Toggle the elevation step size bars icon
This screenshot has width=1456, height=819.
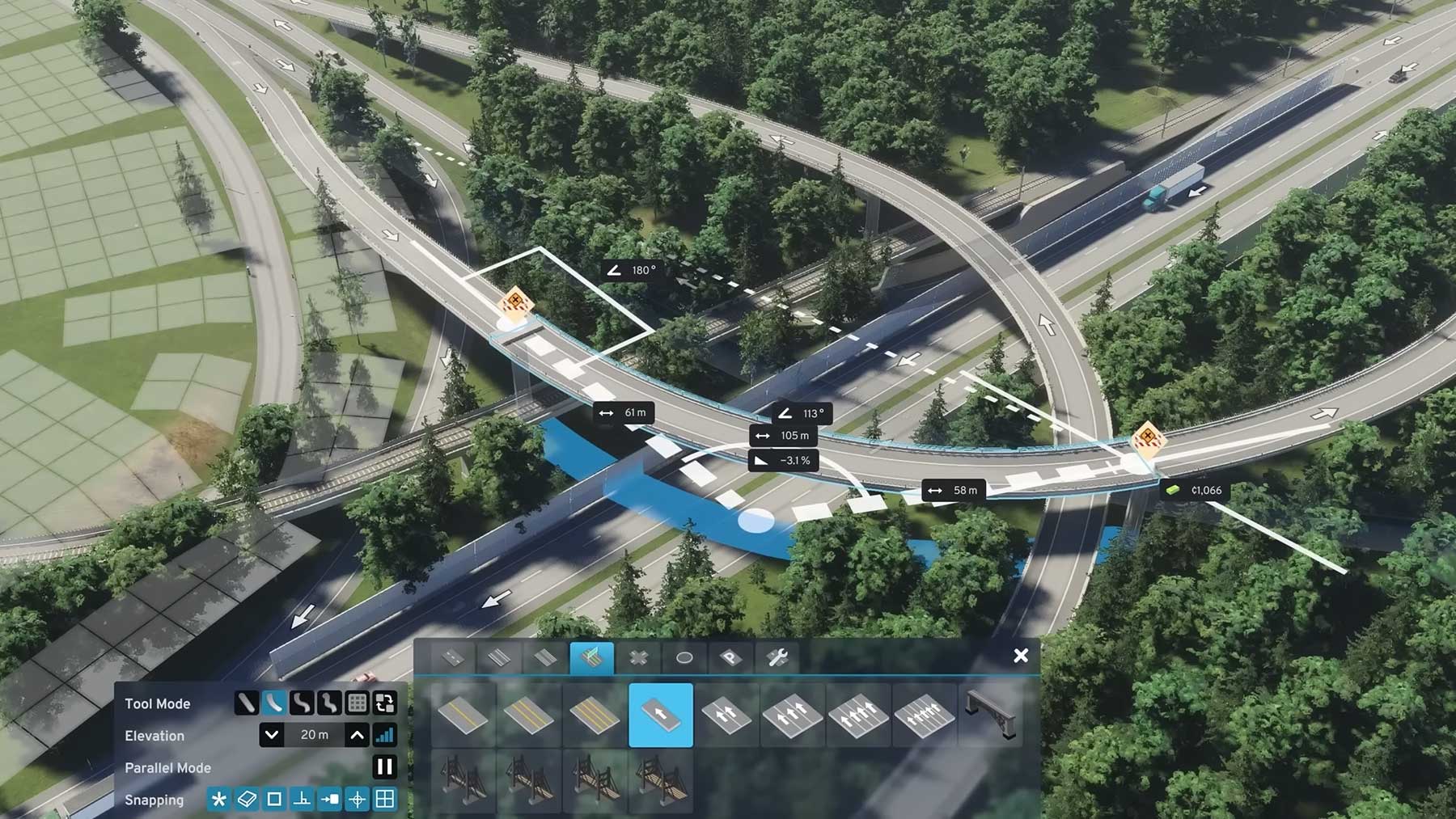pos(385,735)
